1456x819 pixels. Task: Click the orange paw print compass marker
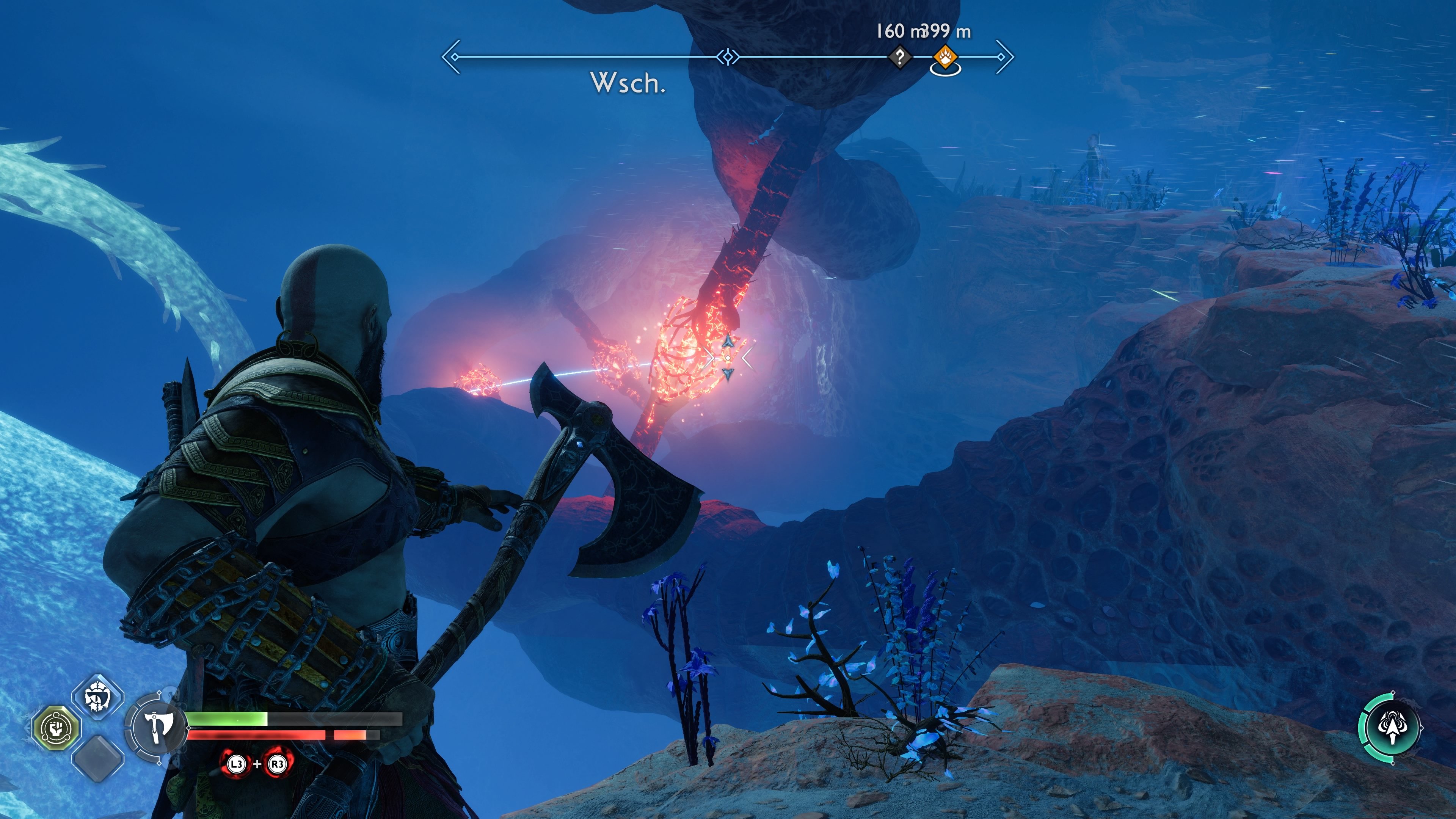tap(945, 56)
